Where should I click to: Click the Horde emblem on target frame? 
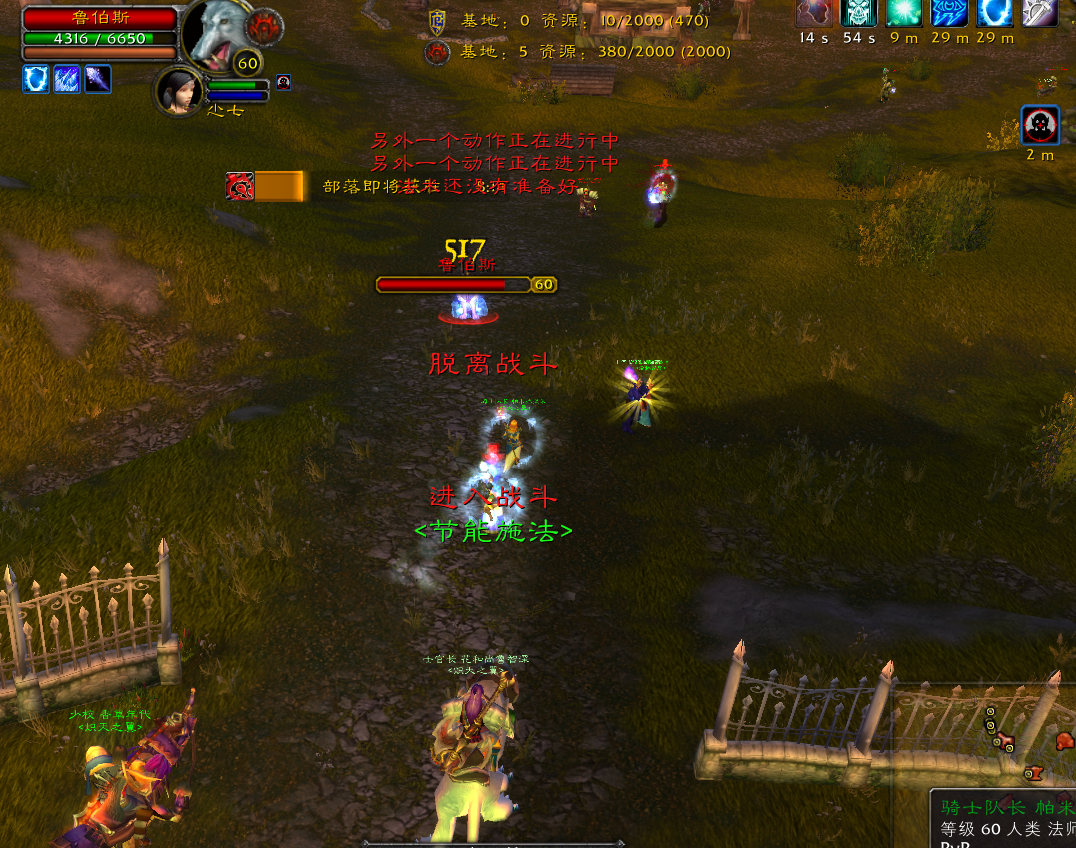(x=265, y=25)
